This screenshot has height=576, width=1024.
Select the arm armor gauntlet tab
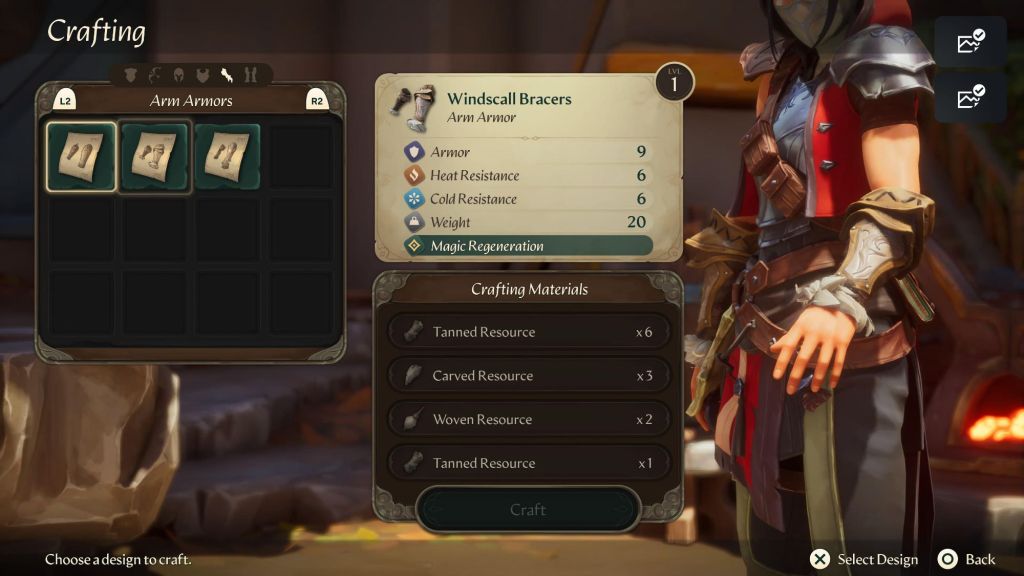click(227, 74)
